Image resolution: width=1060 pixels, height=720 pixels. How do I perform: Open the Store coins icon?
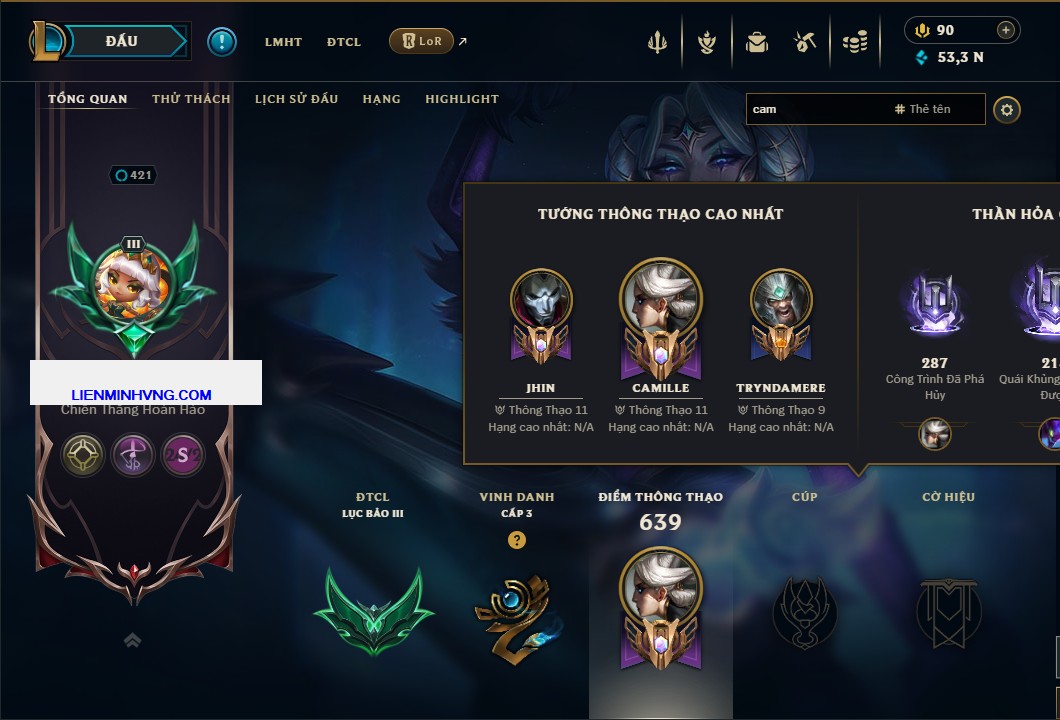(x=854, y=42)
